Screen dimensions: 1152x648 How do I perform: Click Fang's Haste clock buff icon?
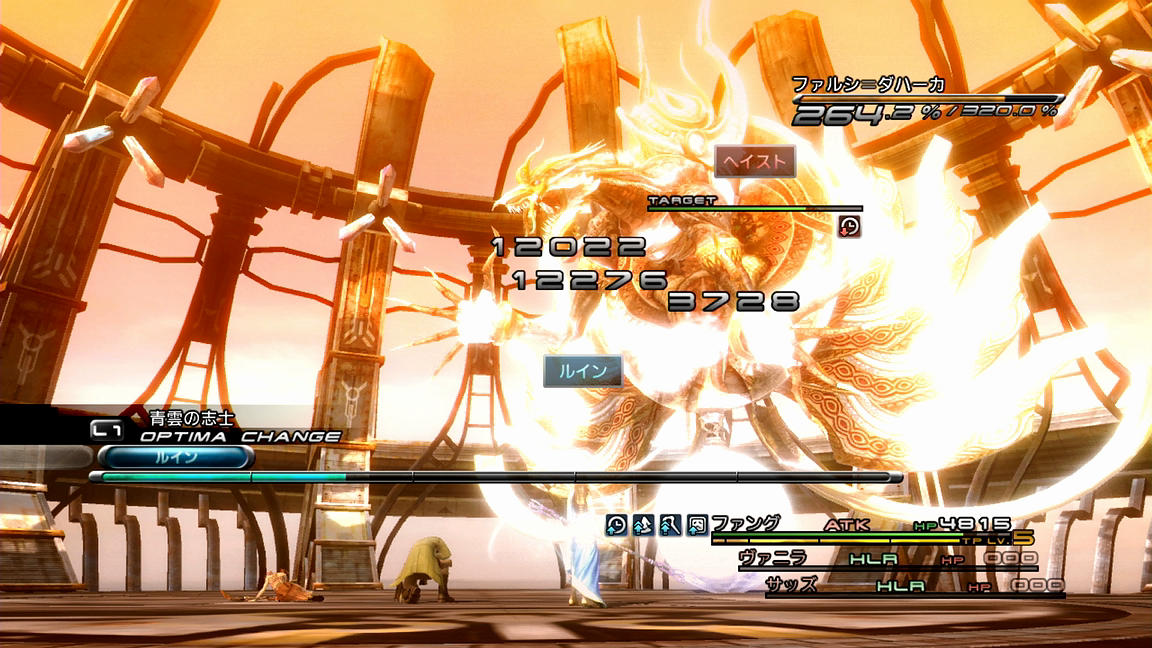[x=617, y=524]
